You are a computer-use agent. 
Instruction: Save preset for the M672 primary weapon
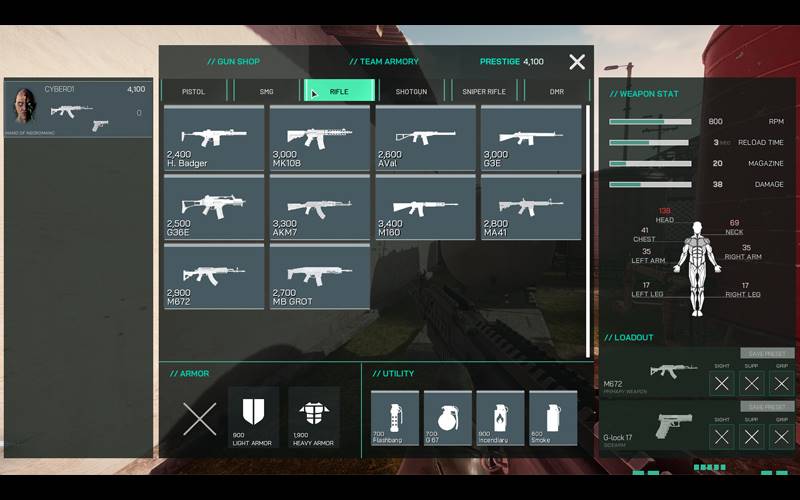click(767, 353)
